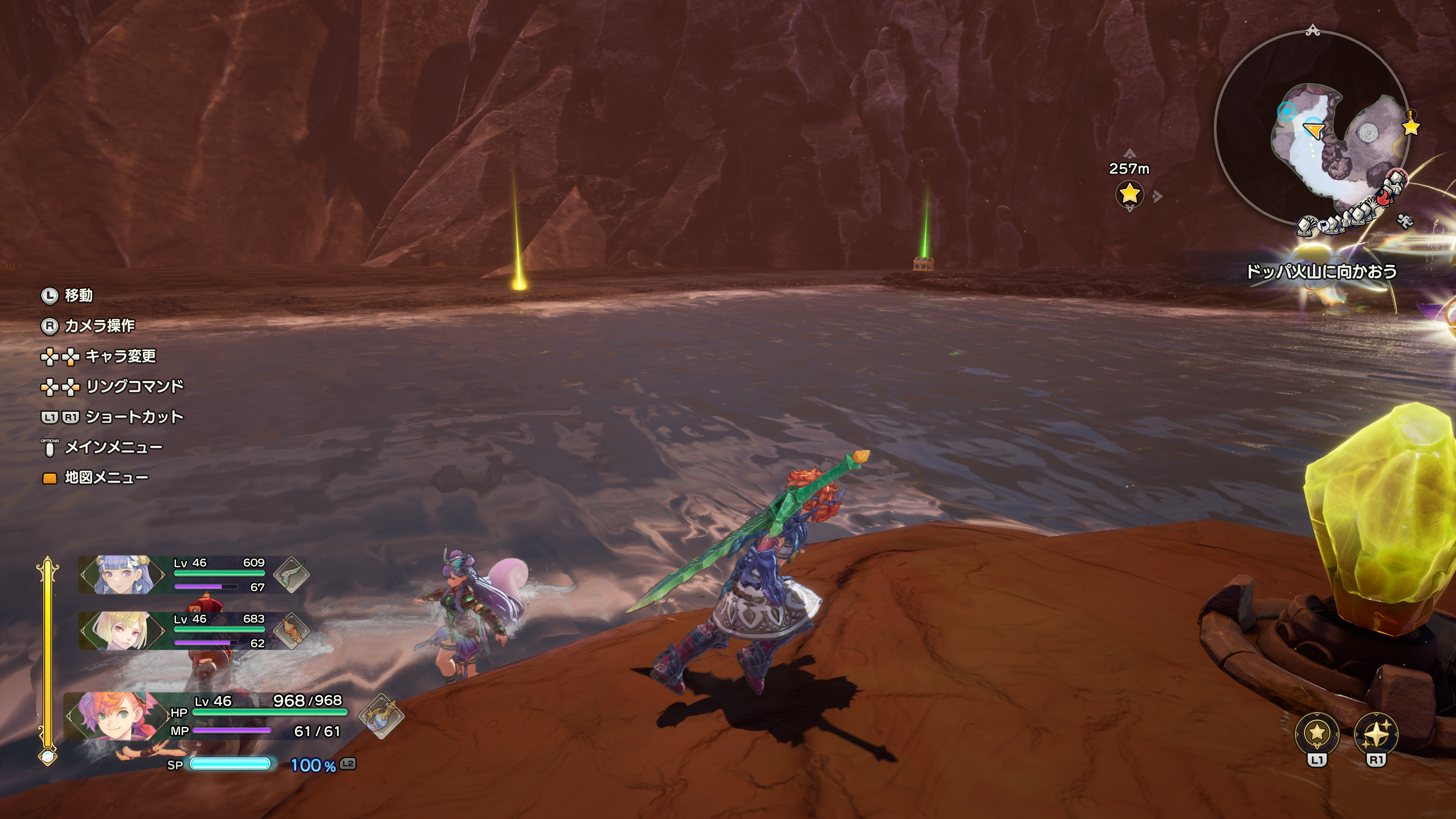The height and width of the screenshot is (819, 1456).
Task: Click the 257m star waypoint indicator
Action: pos(1129,194)
